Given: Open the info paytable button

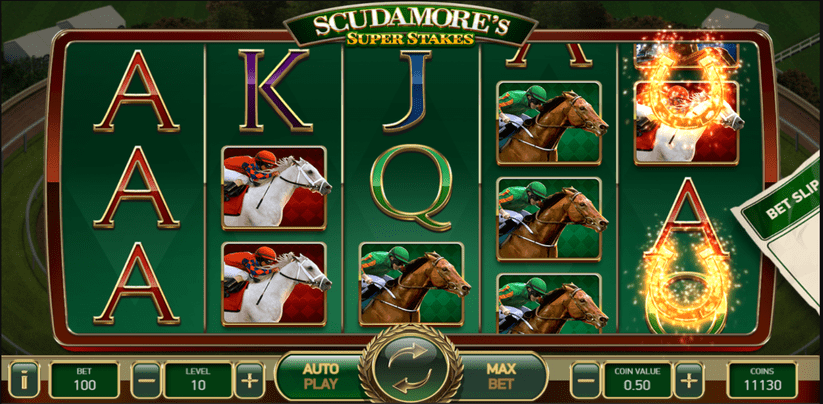Looking at the screenshot, I should (23, 379).
